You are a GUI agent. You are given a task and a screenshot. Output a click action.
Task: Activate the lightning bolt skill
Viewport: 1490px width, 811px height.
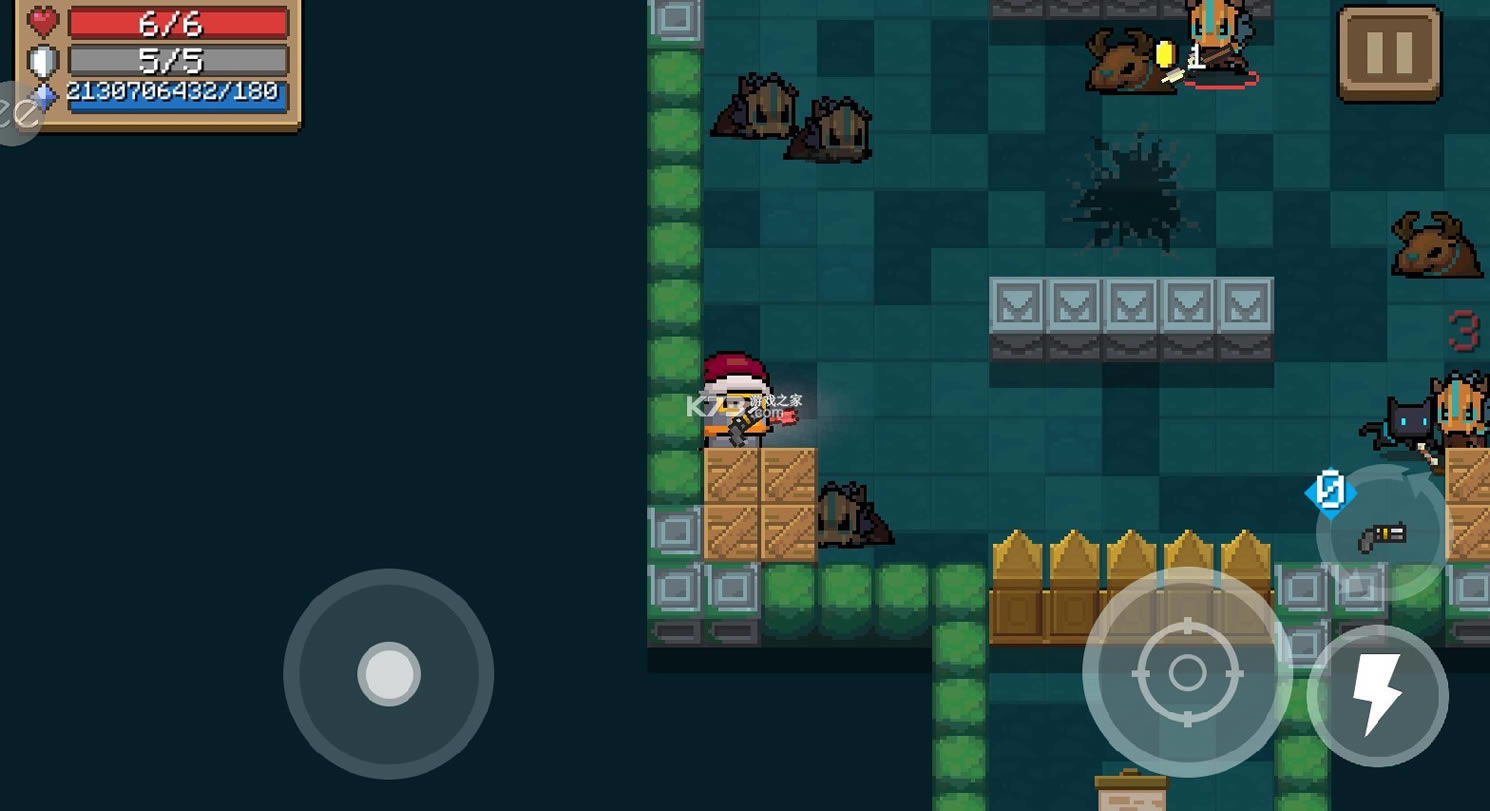(1378, 695)
